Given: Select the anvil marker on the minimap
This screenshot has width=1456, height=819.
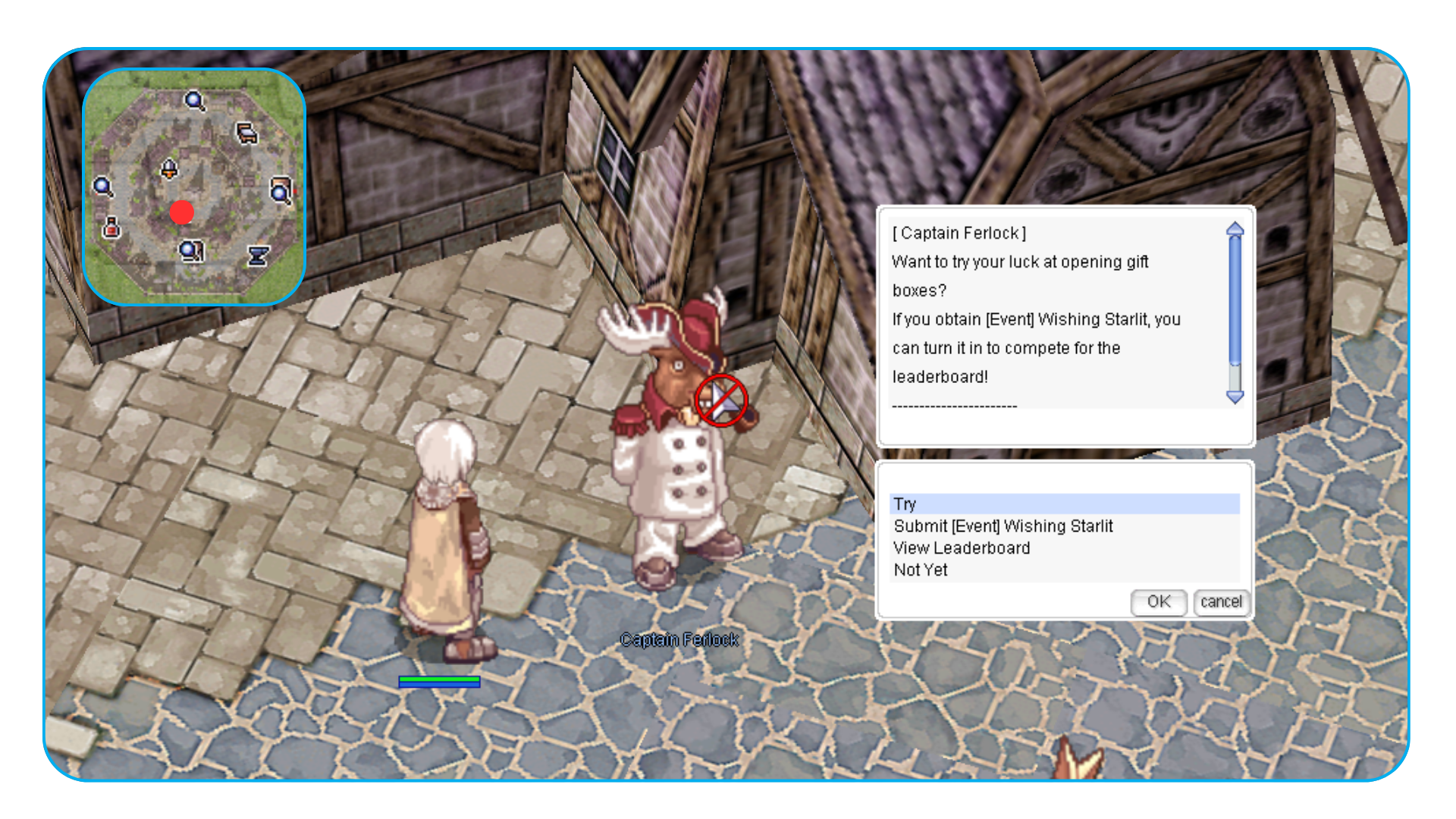Looking at the screenshot, I should [x=258, y=256].
